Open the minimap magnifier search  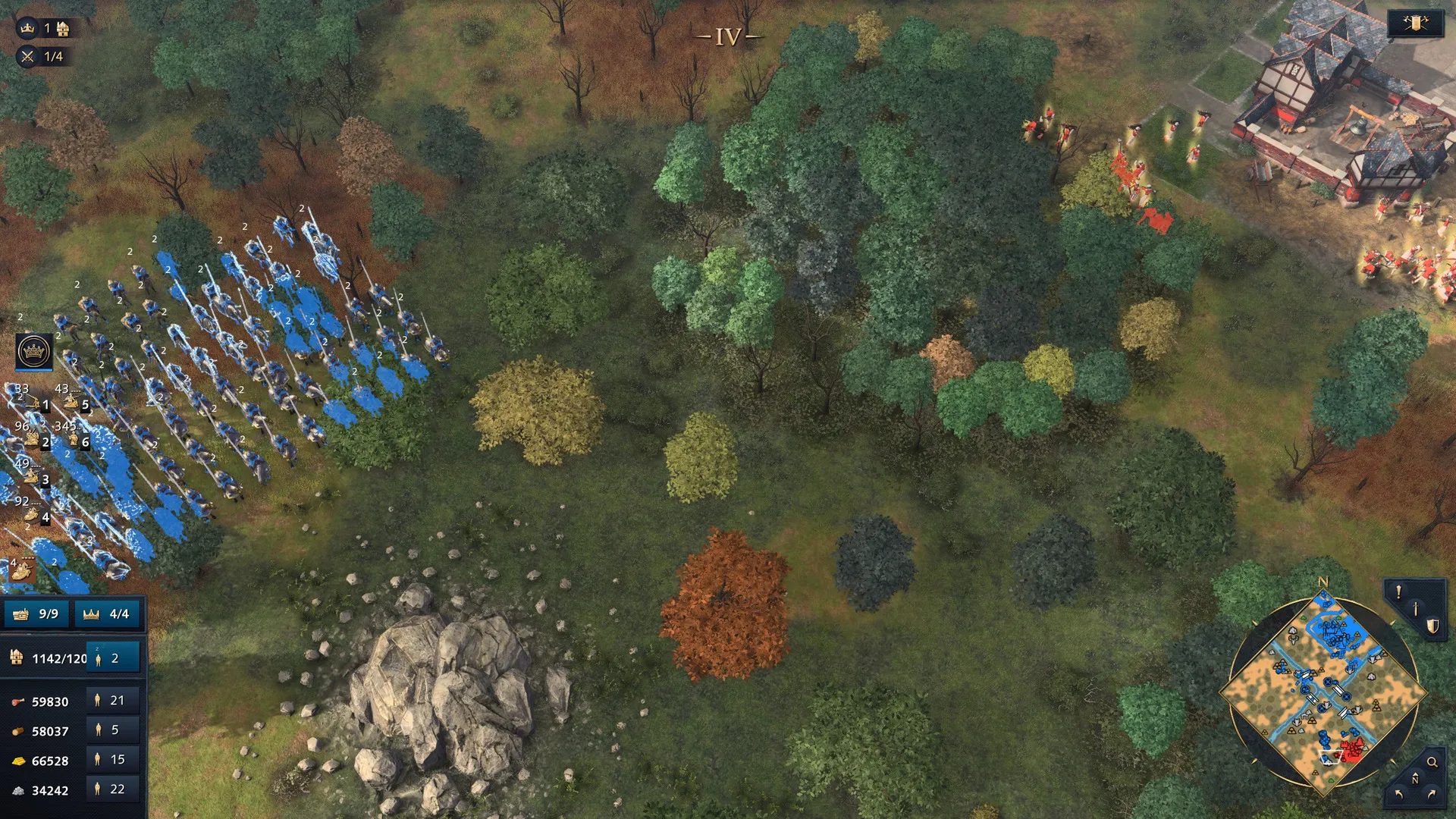(x=1432, y=762)
